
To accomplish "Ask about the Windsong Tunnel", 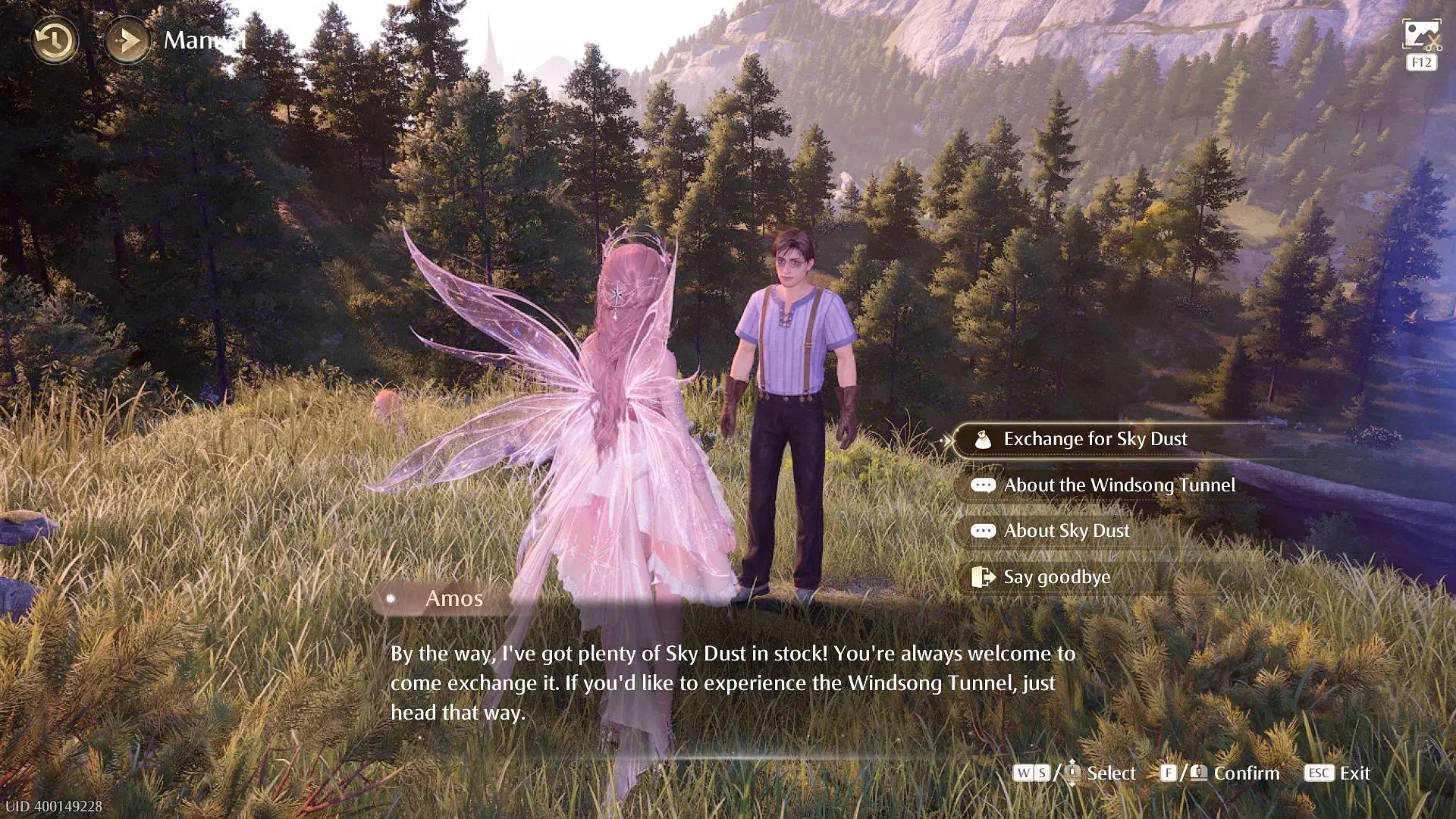I will [1119, 485].
